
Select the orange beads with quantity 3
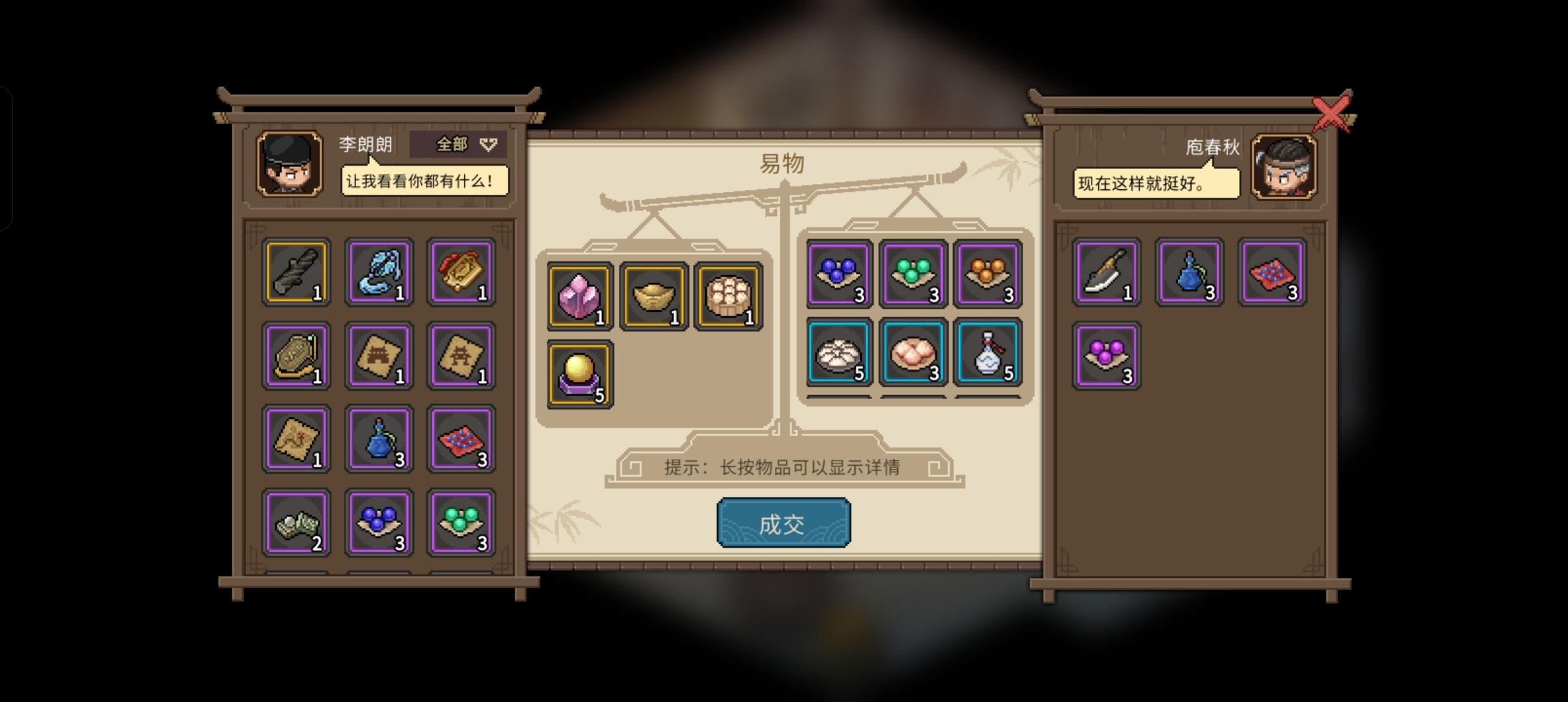point(989,273)
